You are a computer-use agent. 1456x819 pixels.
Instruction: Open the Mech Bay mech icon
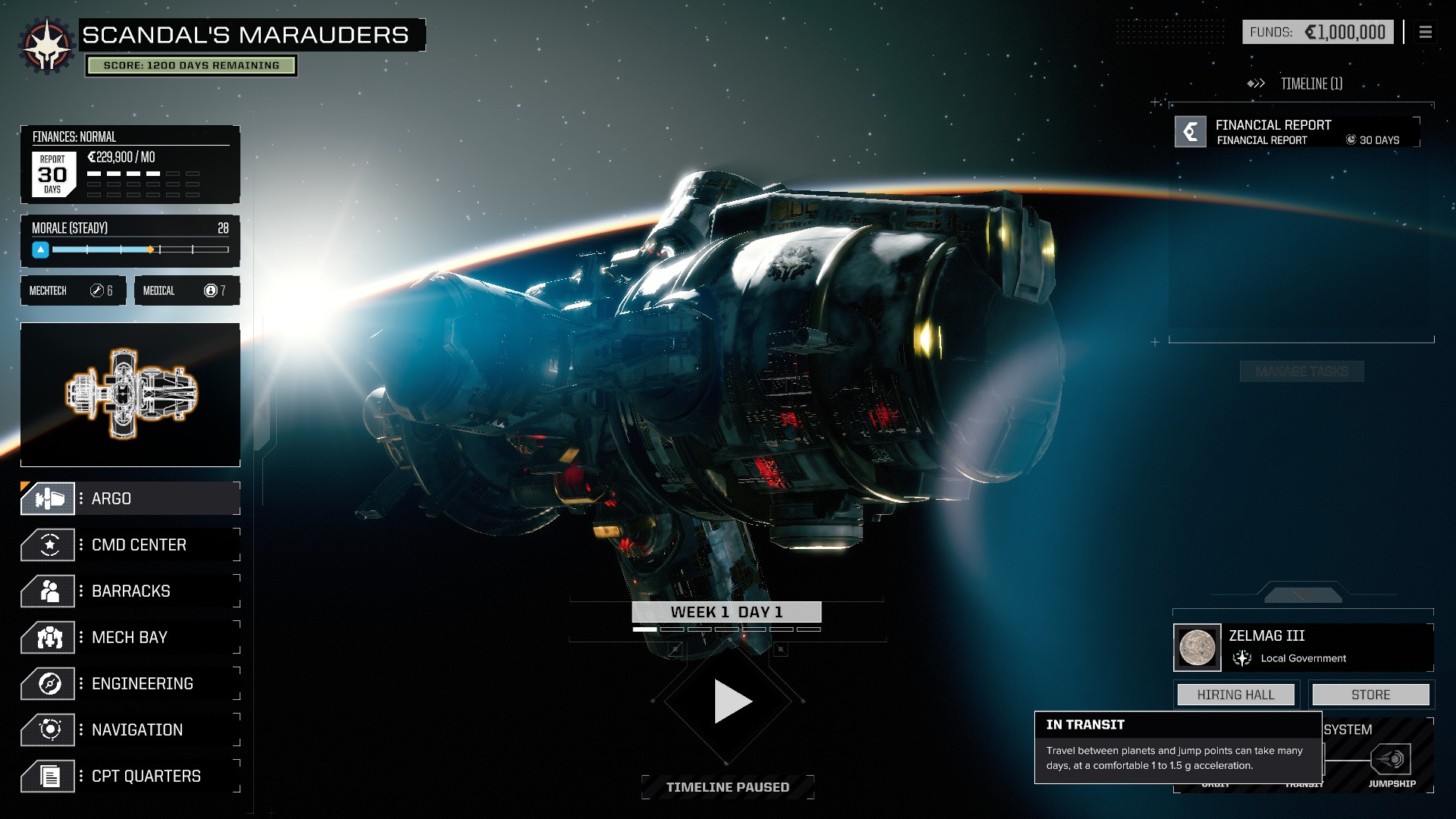click(47, 637)
